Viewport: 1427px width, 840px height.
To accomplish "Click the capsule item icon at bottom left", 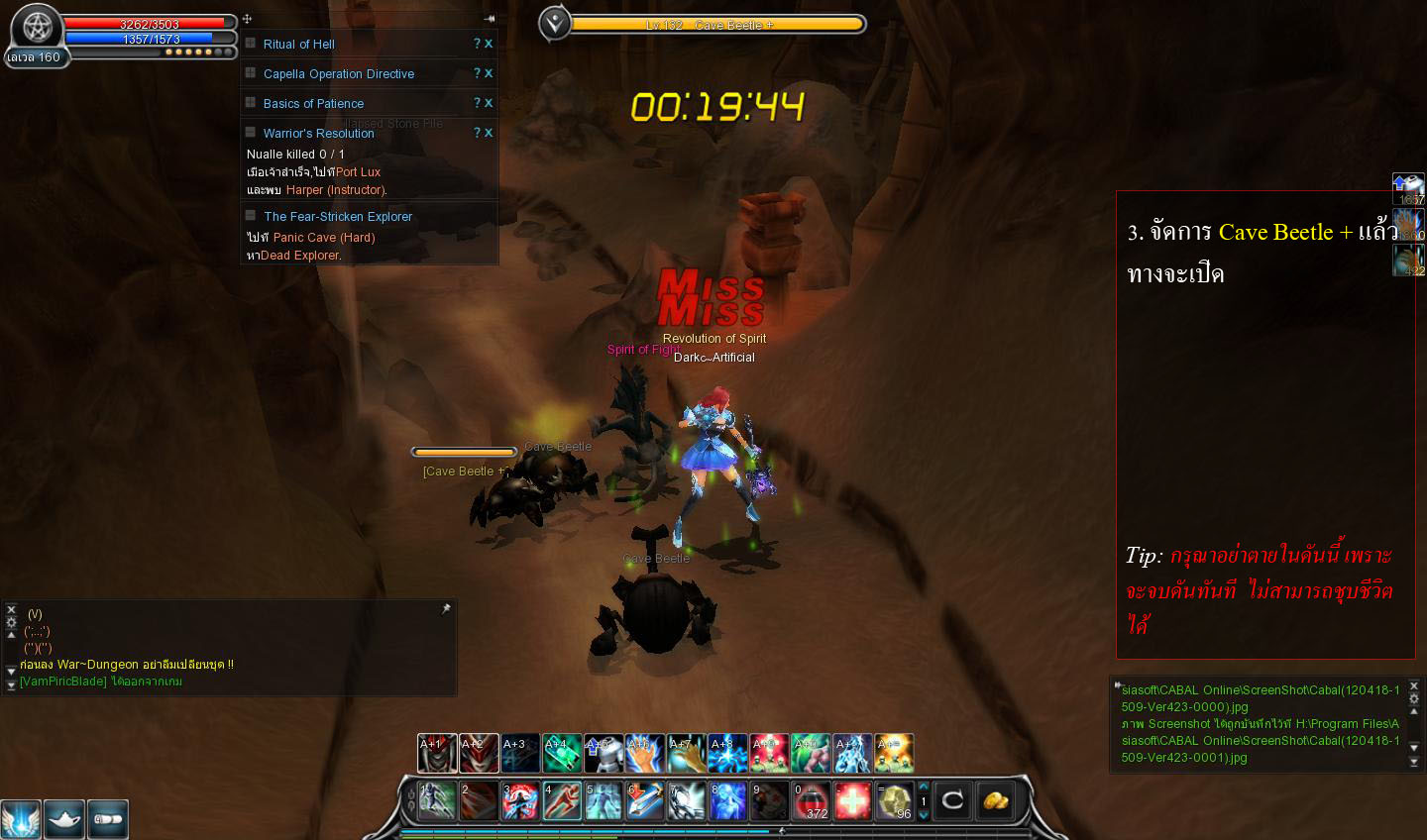I will point(108,819).
